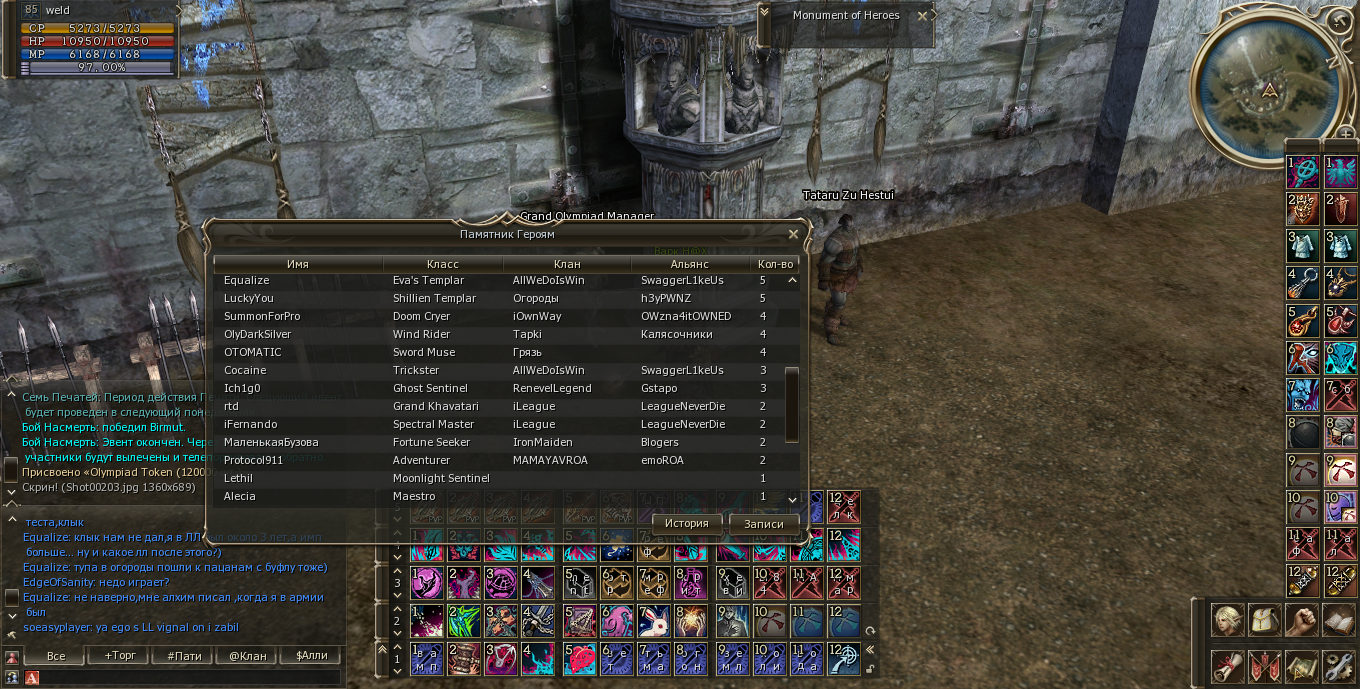
Task: Click the chat message input field
Action: coord(190,678)
